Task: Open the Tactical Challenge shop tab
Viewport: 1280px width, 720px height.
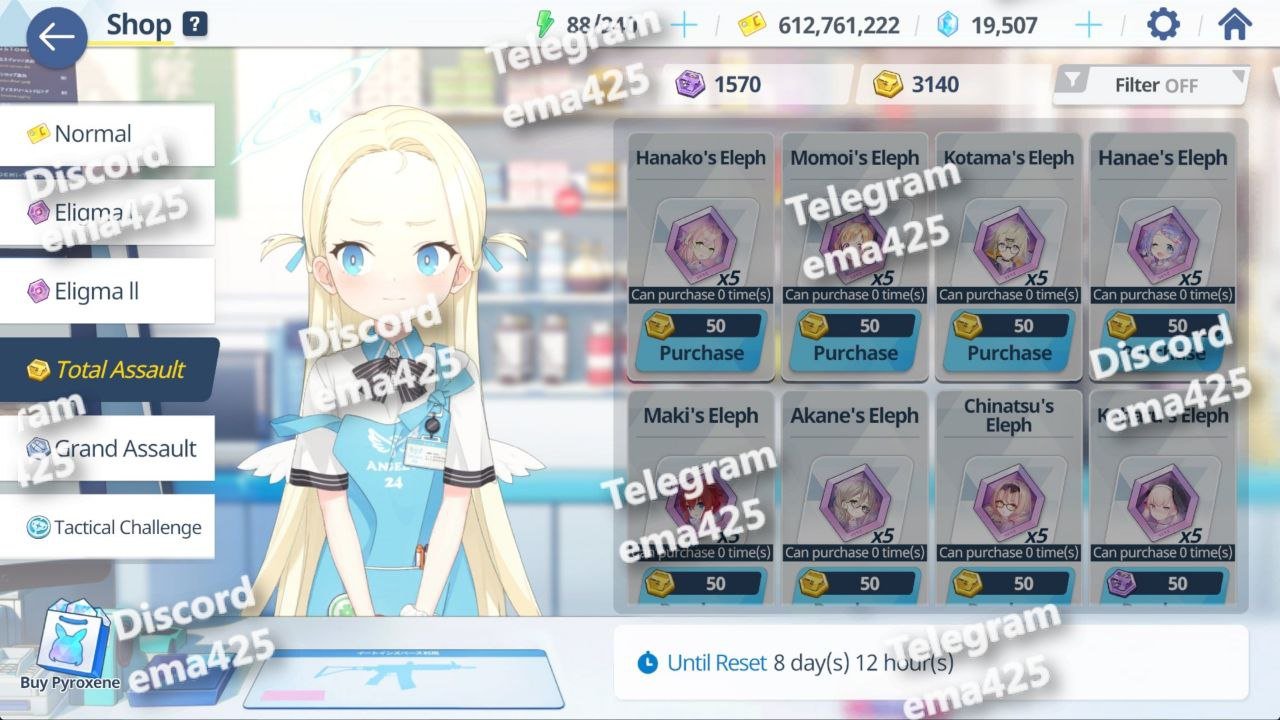Action: pos(108,528)
